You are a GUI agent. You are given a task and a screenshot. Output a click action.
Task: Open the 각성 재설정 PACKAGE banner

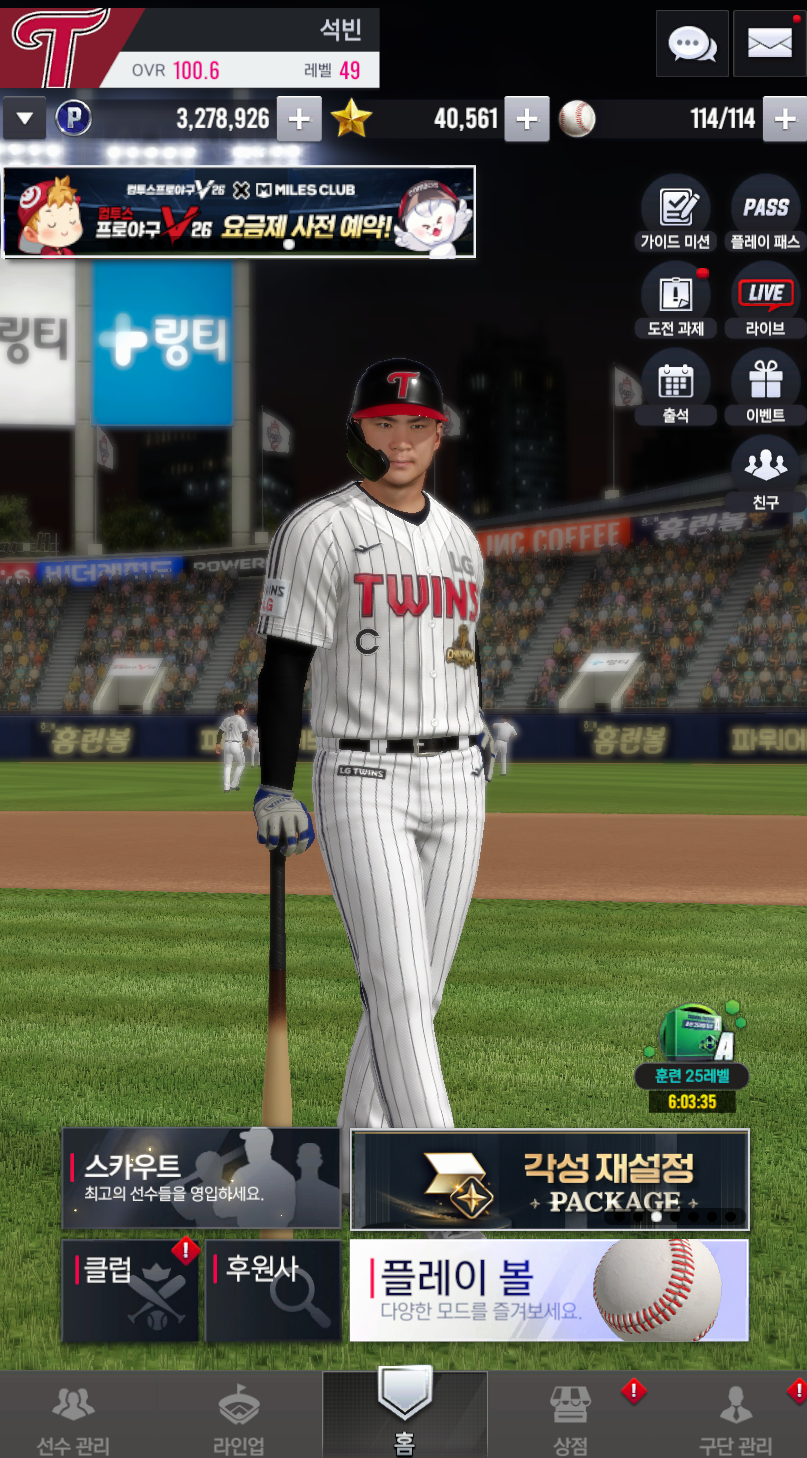(549, 1179)
